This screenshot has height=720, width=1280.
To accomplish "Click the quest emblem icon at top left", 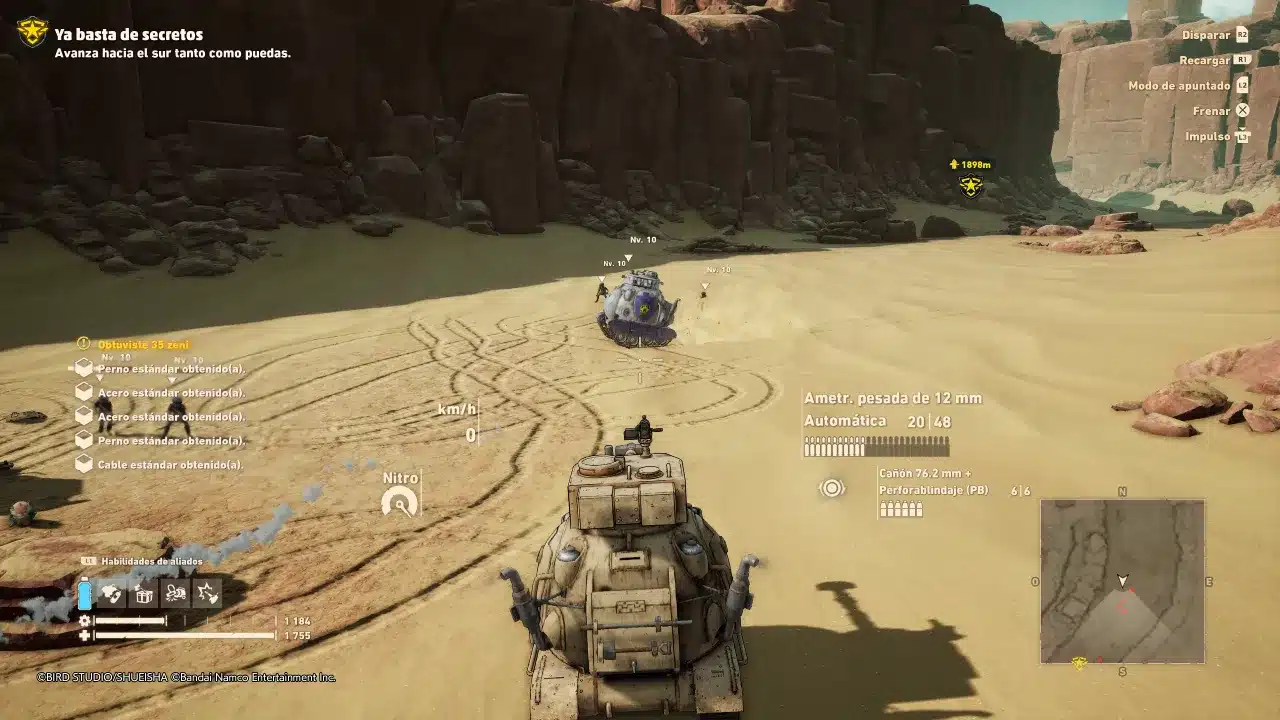I will coord(30,30).
